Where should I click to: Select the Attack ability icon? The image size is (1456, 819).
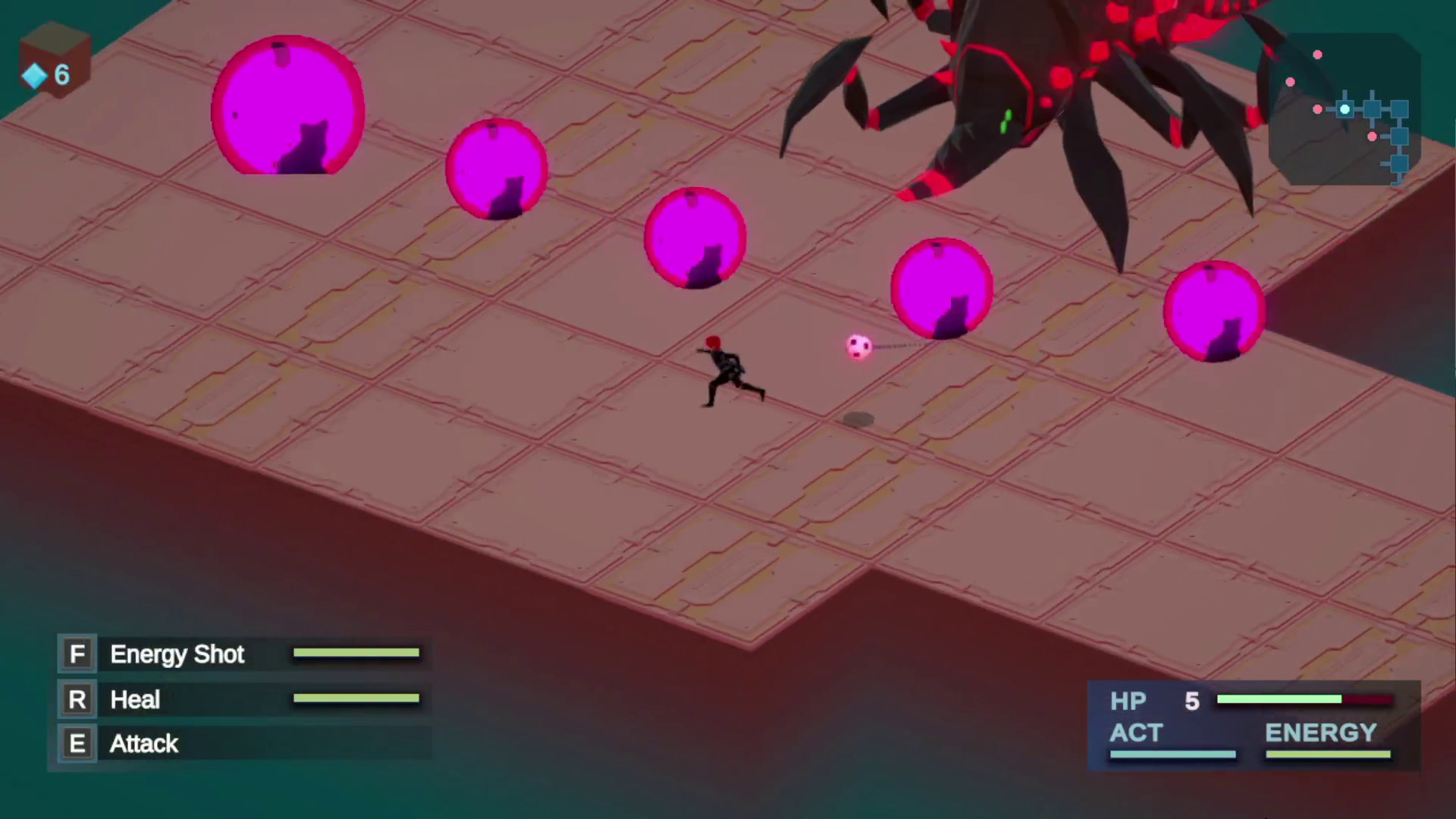pos(77,743)
